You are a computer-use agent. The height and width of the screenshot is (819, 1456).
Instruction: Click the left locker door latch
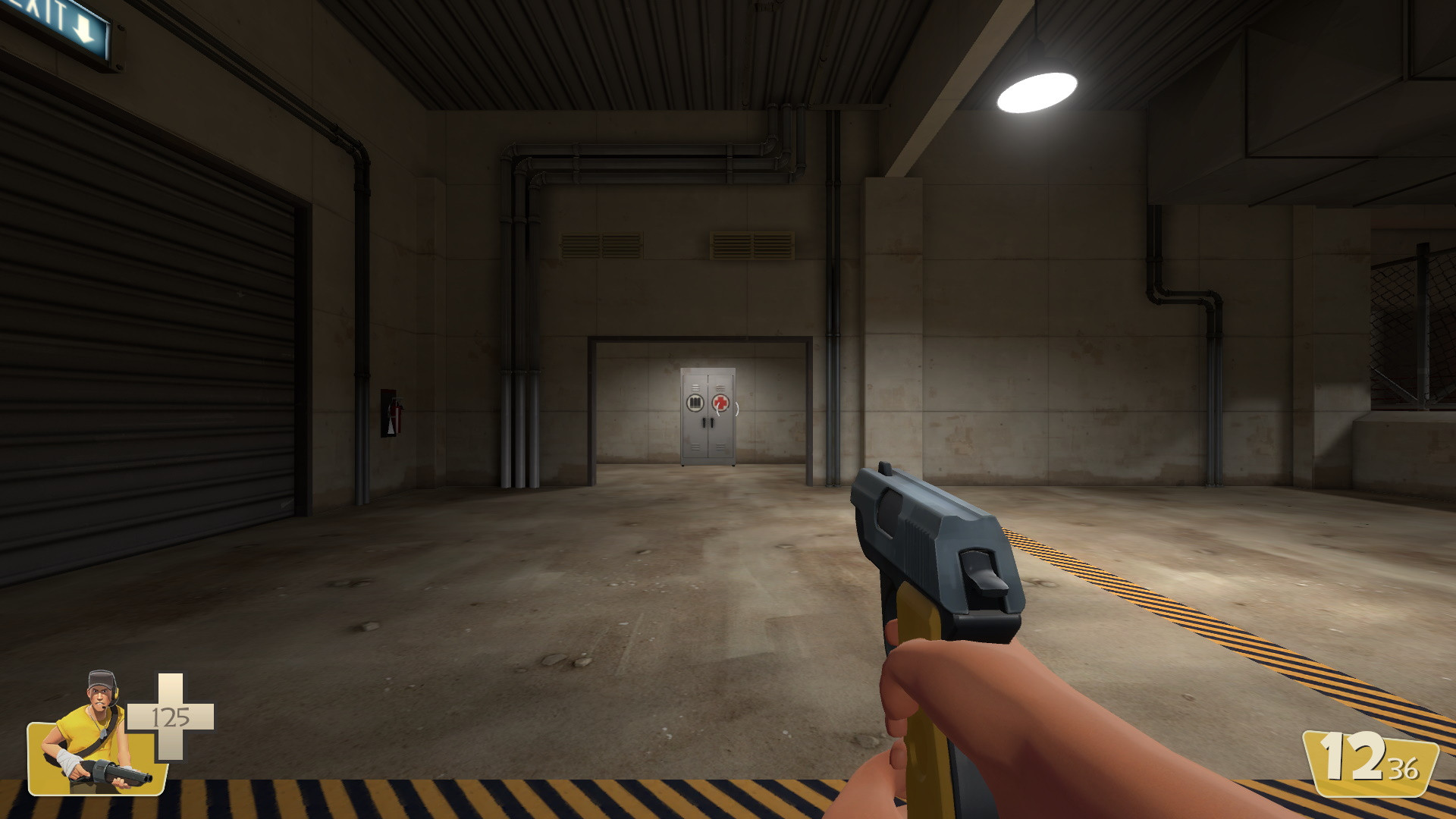coord(704,422)
